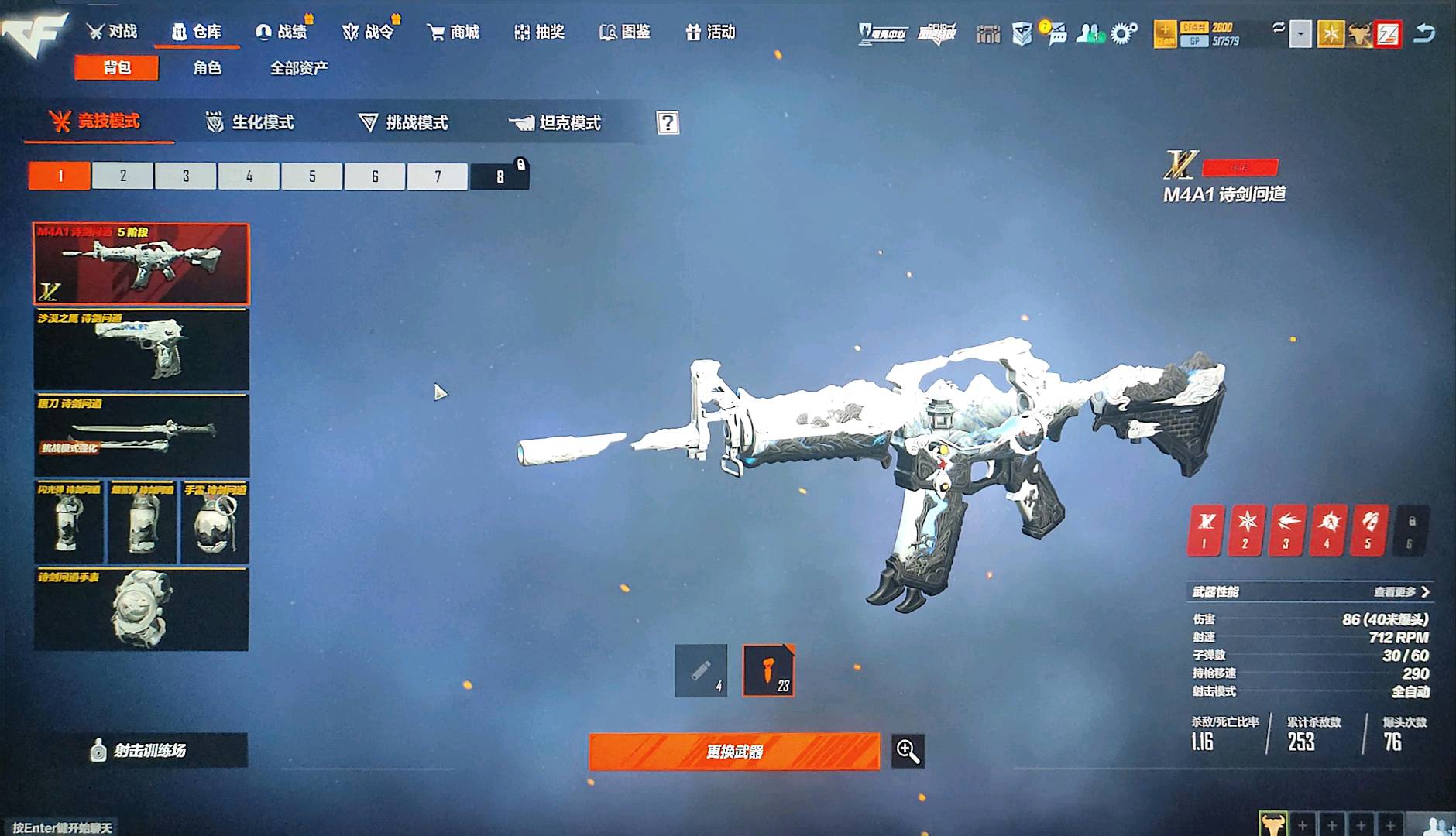Switch to the 角色 character tab

207,68
